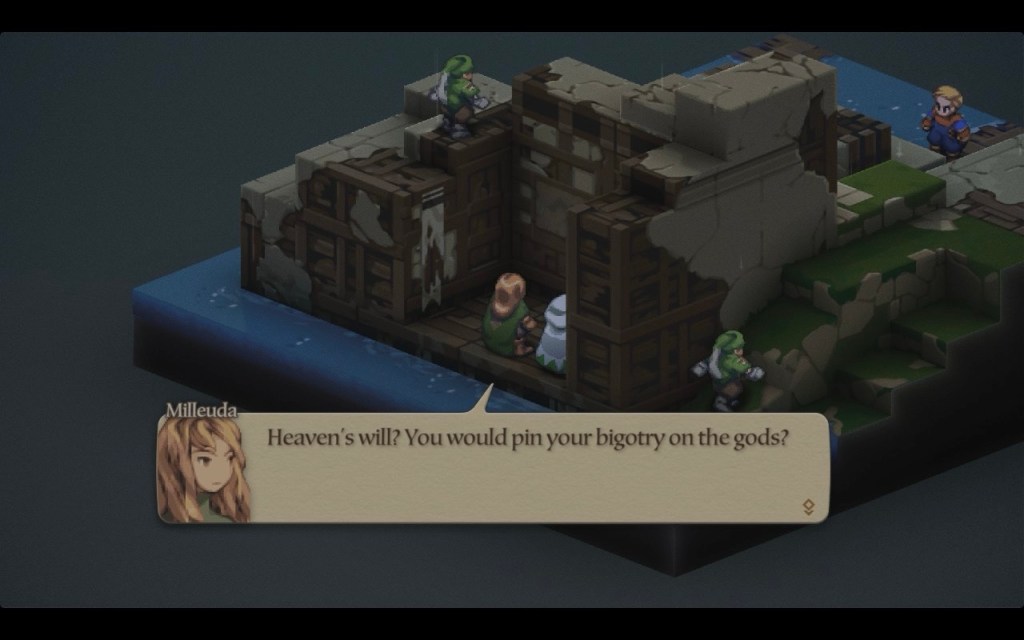Click Milleuda's dialogue box text
Image resolution: width=1024 pixels, height=640 pixels.
527,439
